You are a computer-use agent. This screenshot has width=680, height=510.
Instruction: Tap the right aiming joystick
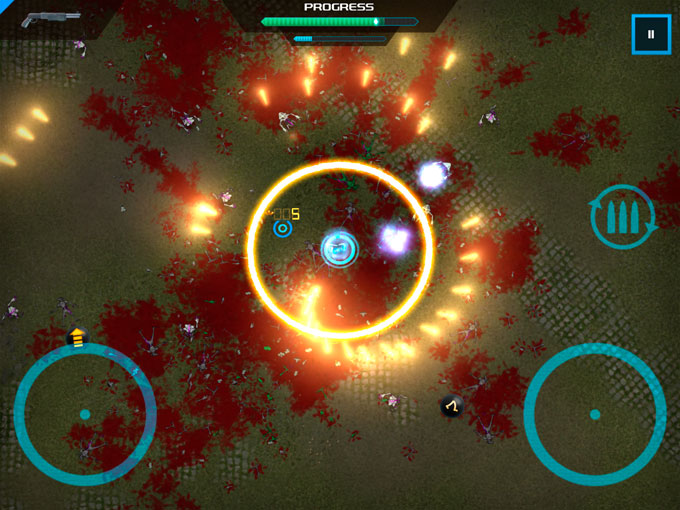pyautogui.click(x=595, y=414)
